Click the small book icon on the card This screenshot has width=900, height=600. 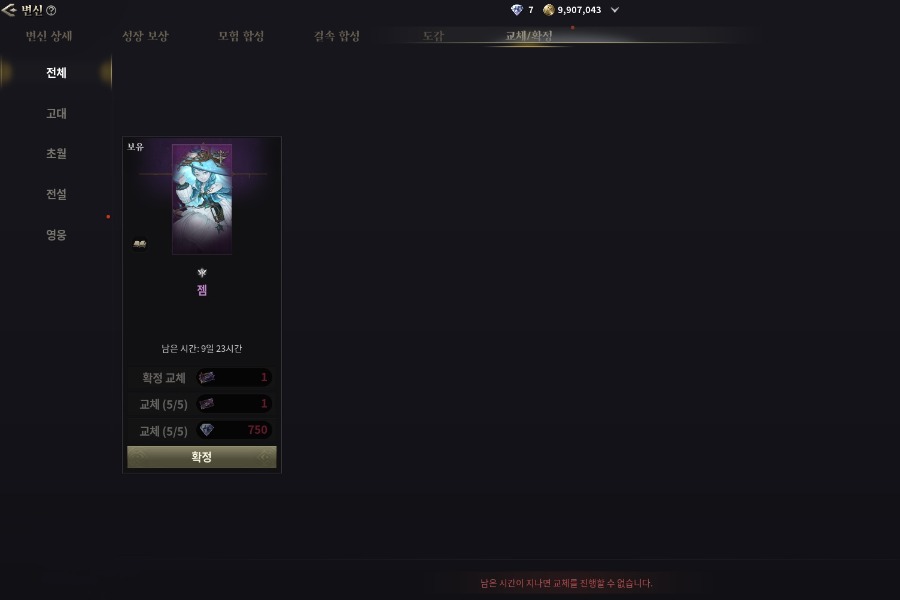[140, 243]
